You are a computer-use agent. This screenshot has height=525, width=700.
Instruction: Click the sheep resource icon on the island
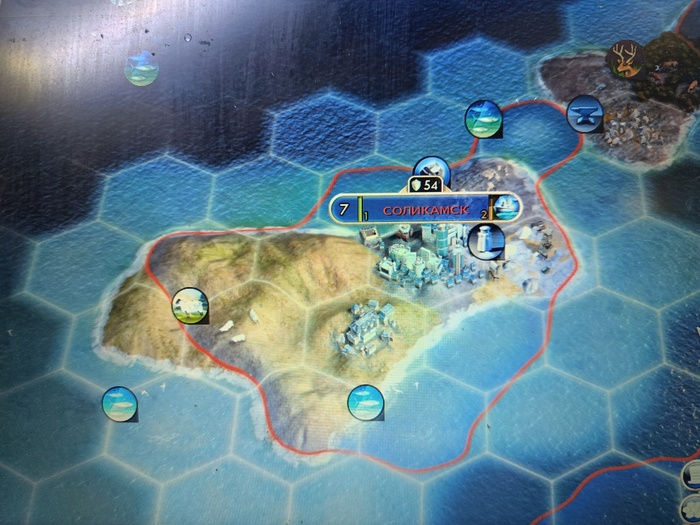click(x=189, y=306)
